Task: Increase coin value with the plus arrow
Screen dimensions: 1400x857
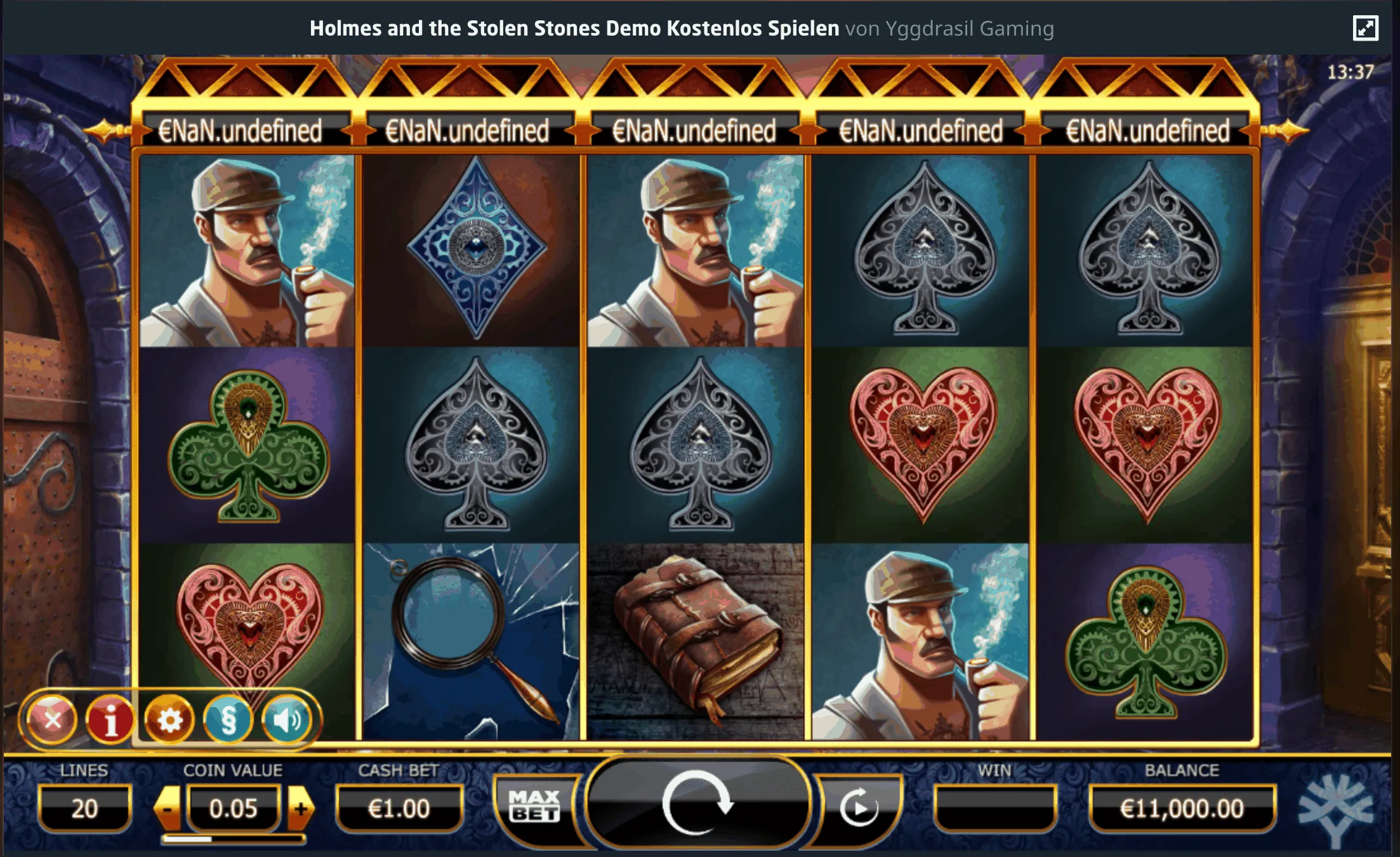Action: click(301, 807)
